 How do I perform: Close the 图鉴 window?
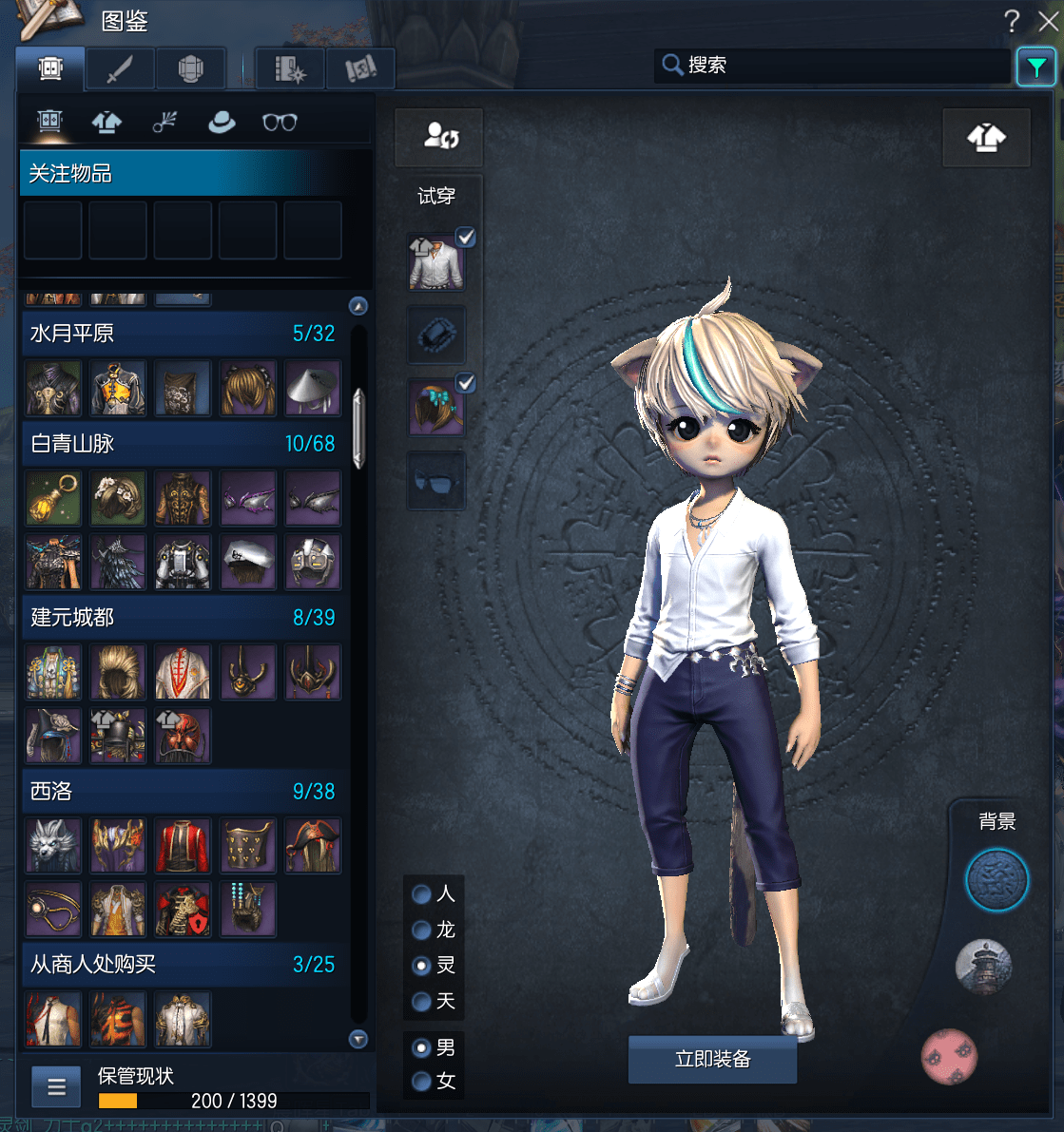(x=1048, y=21)
